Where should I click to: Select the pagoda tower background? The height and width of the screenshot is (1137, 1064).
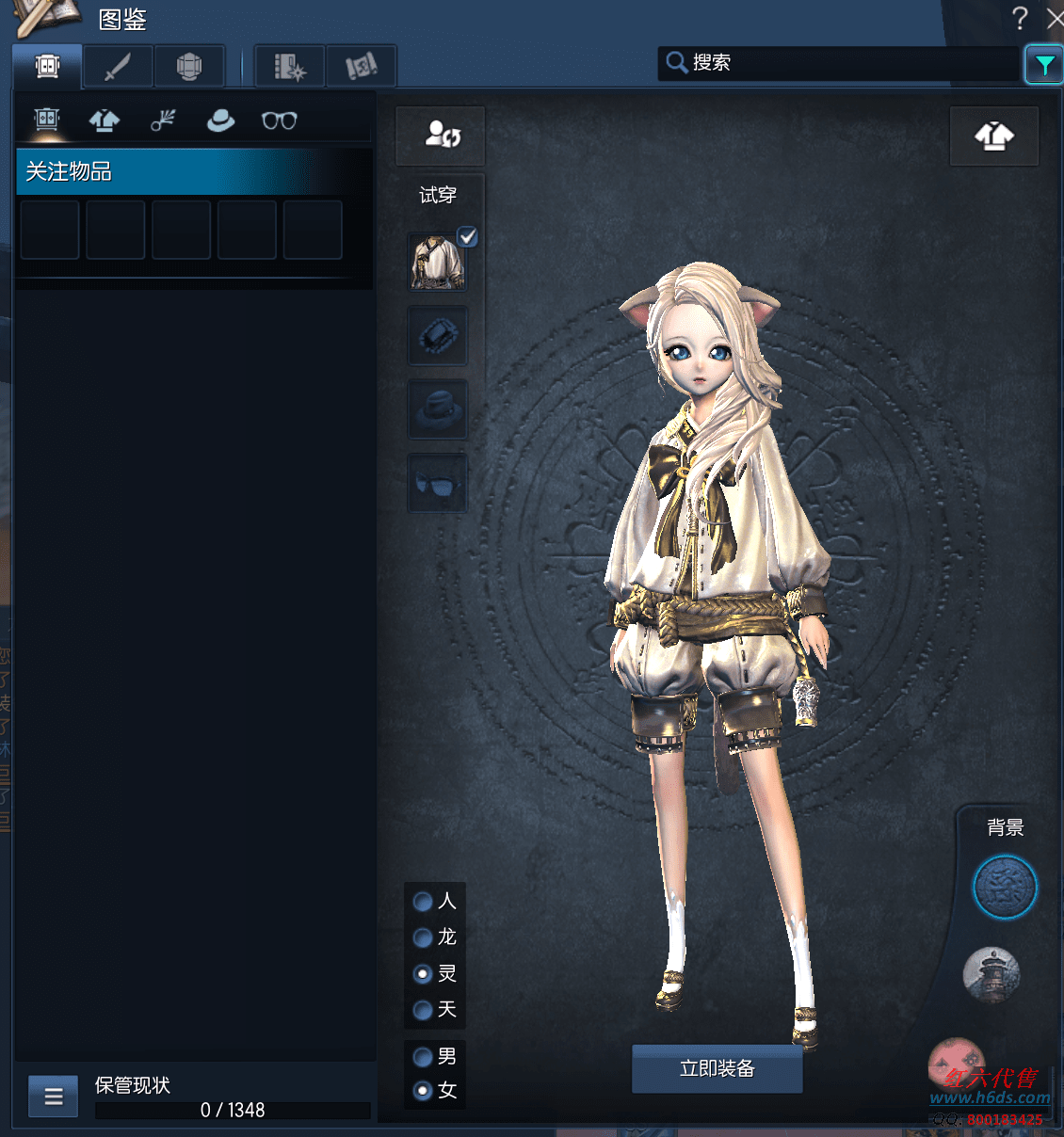click(991, 974)
